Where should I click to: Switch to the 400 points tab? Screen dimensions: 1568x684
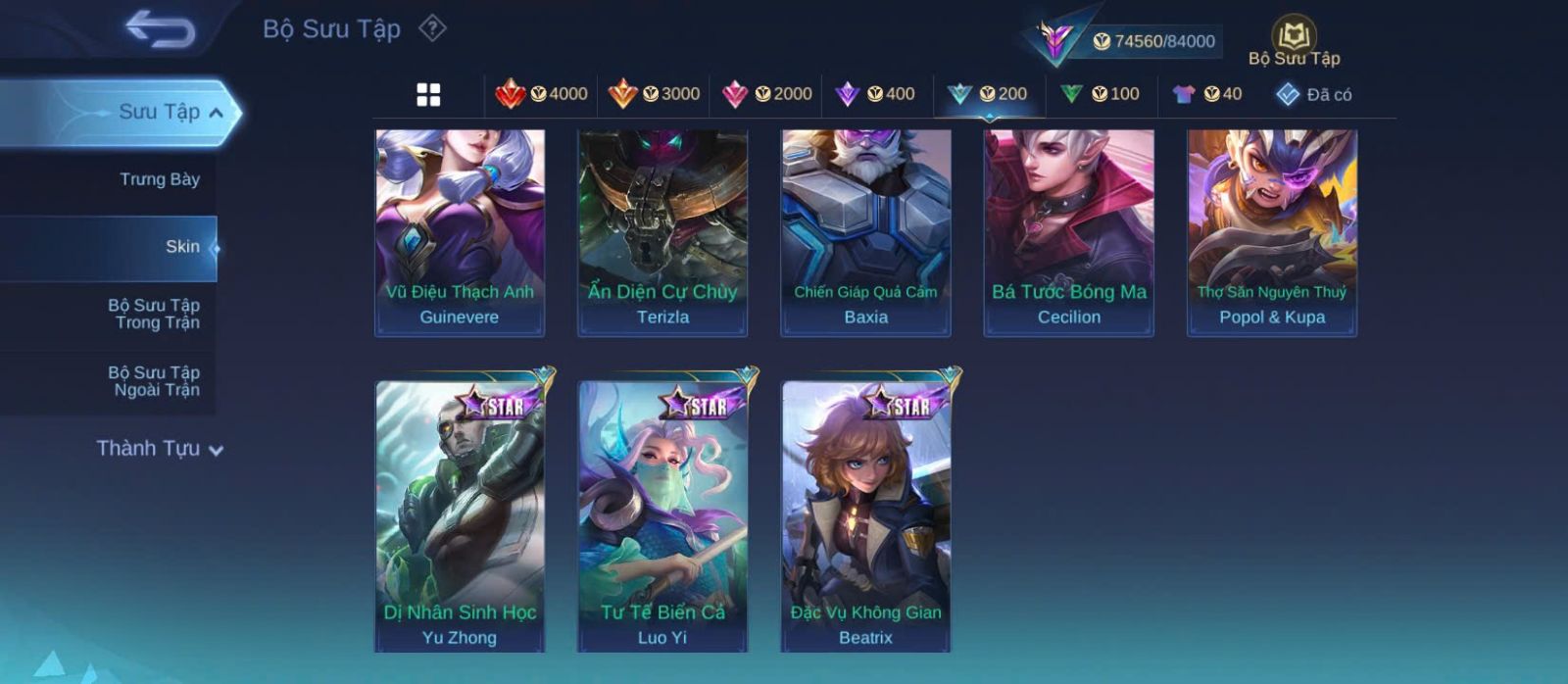click(875, 94)
